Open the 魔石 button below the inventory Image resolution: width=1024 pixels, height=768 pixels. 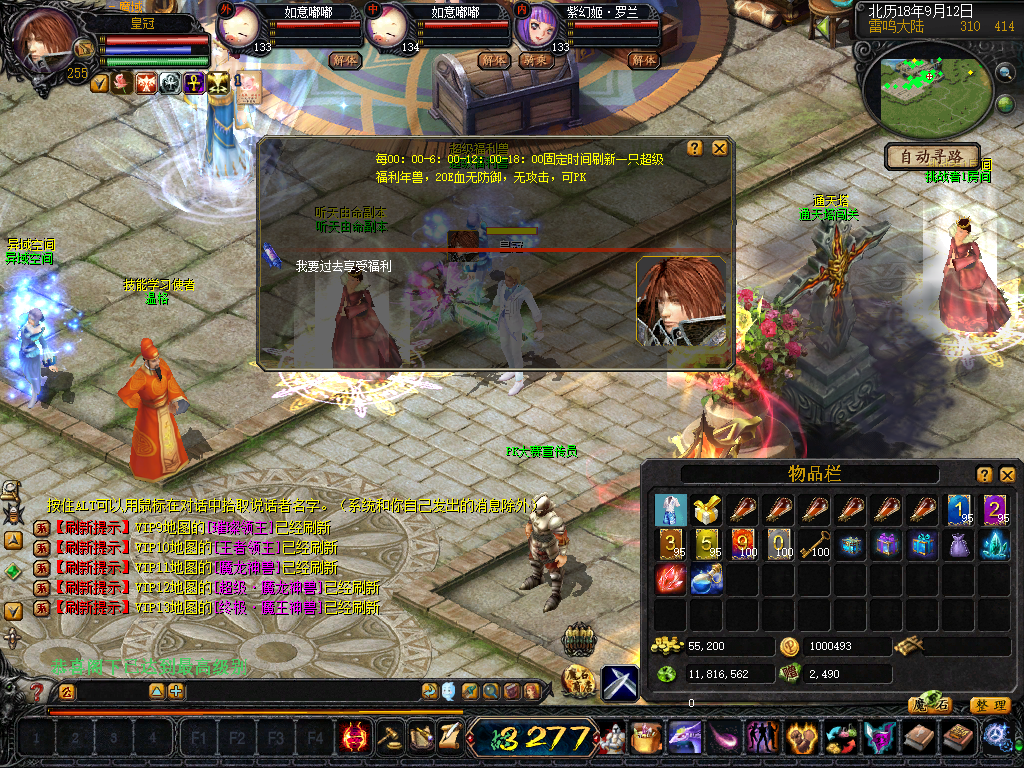930,705
